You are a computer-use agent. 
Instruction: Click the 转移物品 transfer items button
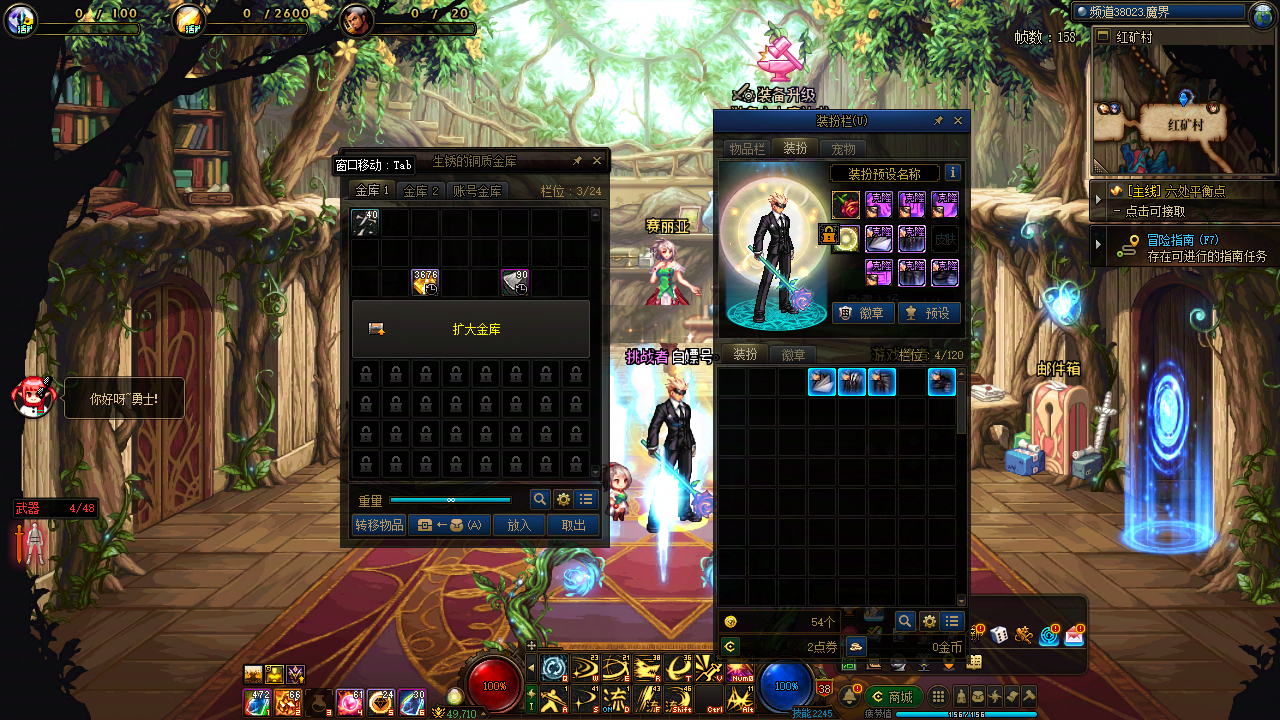pyautogui.click(x=379, y=525)
